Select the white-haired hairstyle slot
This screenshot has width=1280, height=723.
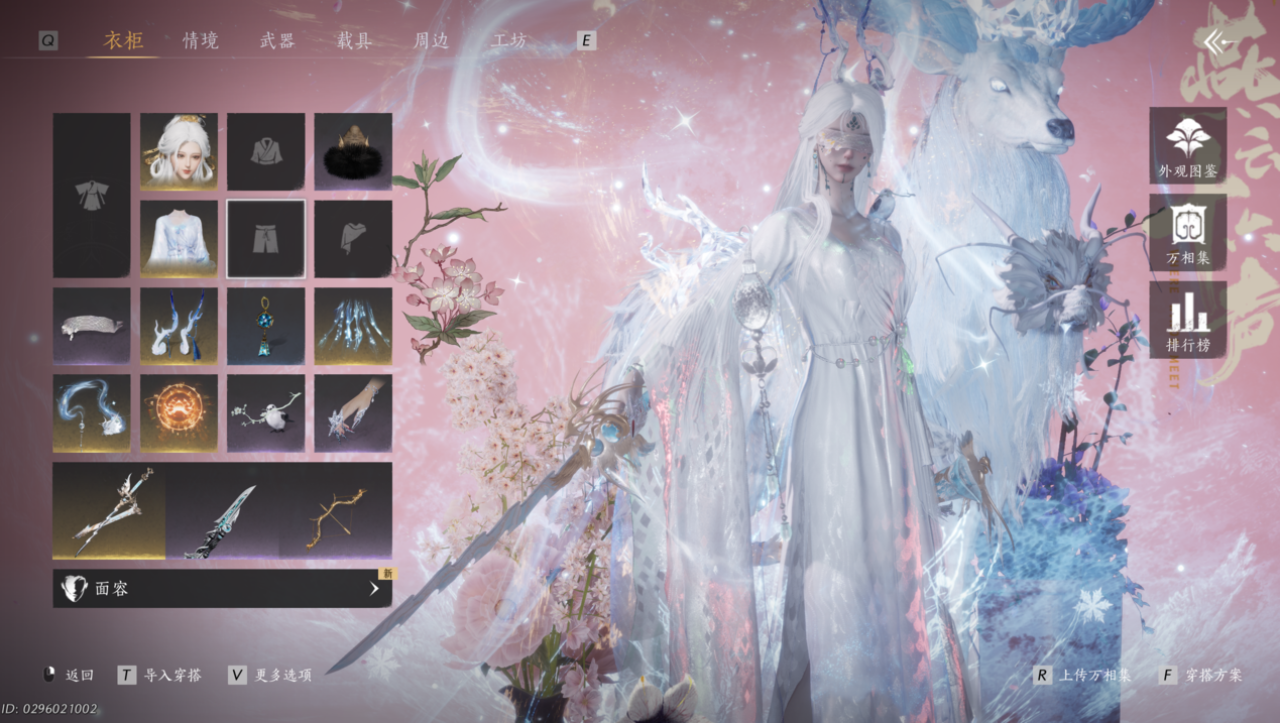179,152
